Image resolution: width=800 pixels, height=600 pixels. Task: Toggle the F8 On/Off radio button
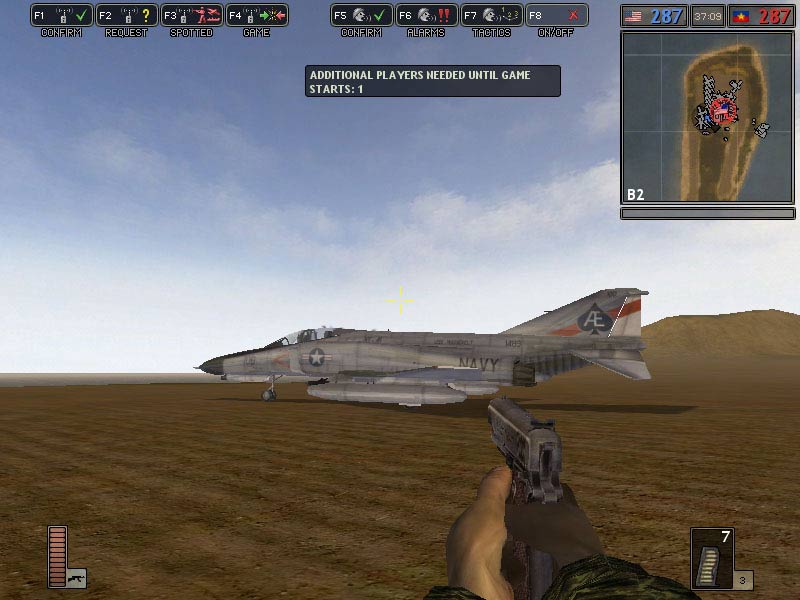click(x=556, y=16)
